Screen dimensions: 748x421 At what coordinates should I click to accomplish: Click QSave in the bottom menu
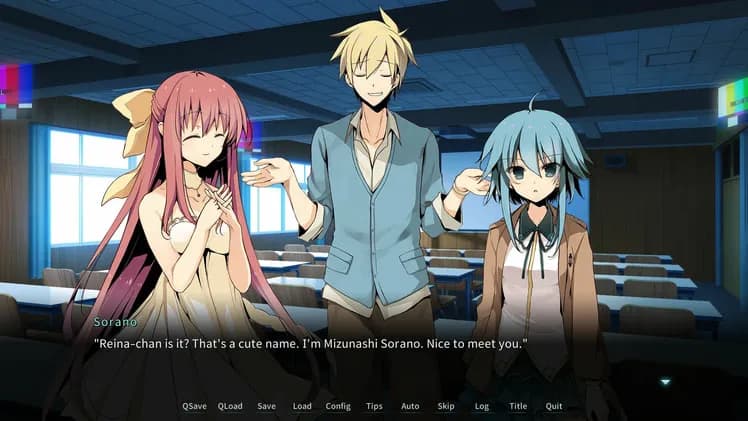click(194, 406)
